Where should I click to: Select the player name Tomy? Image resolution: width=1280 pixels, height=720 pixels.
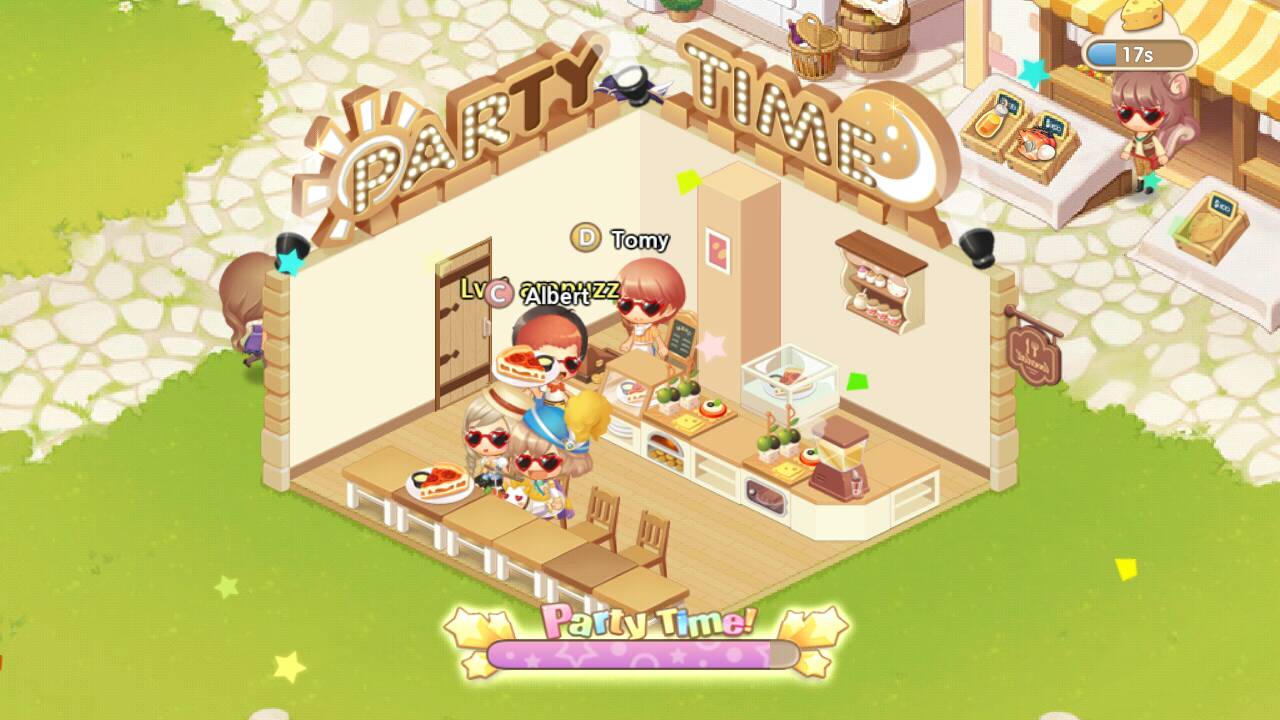coord(641,240)
